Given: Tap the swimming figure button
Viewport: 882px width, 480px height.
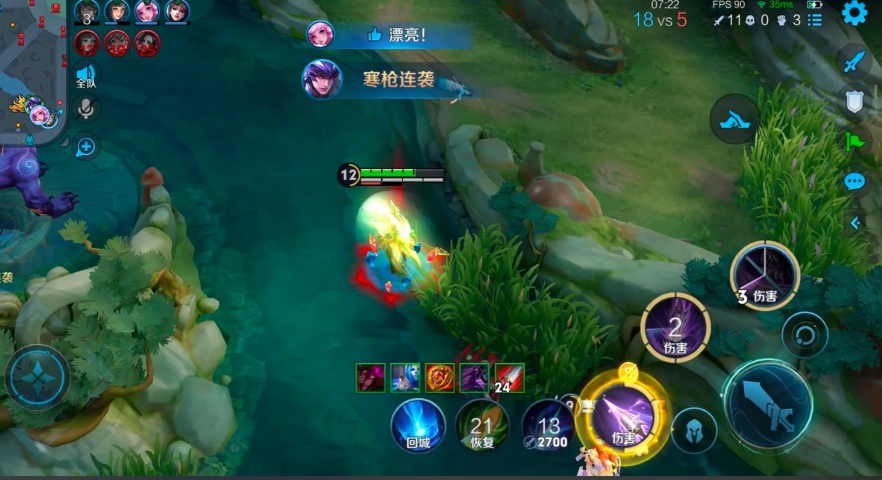Looking at the screenshot, I should tap(734, 119).
